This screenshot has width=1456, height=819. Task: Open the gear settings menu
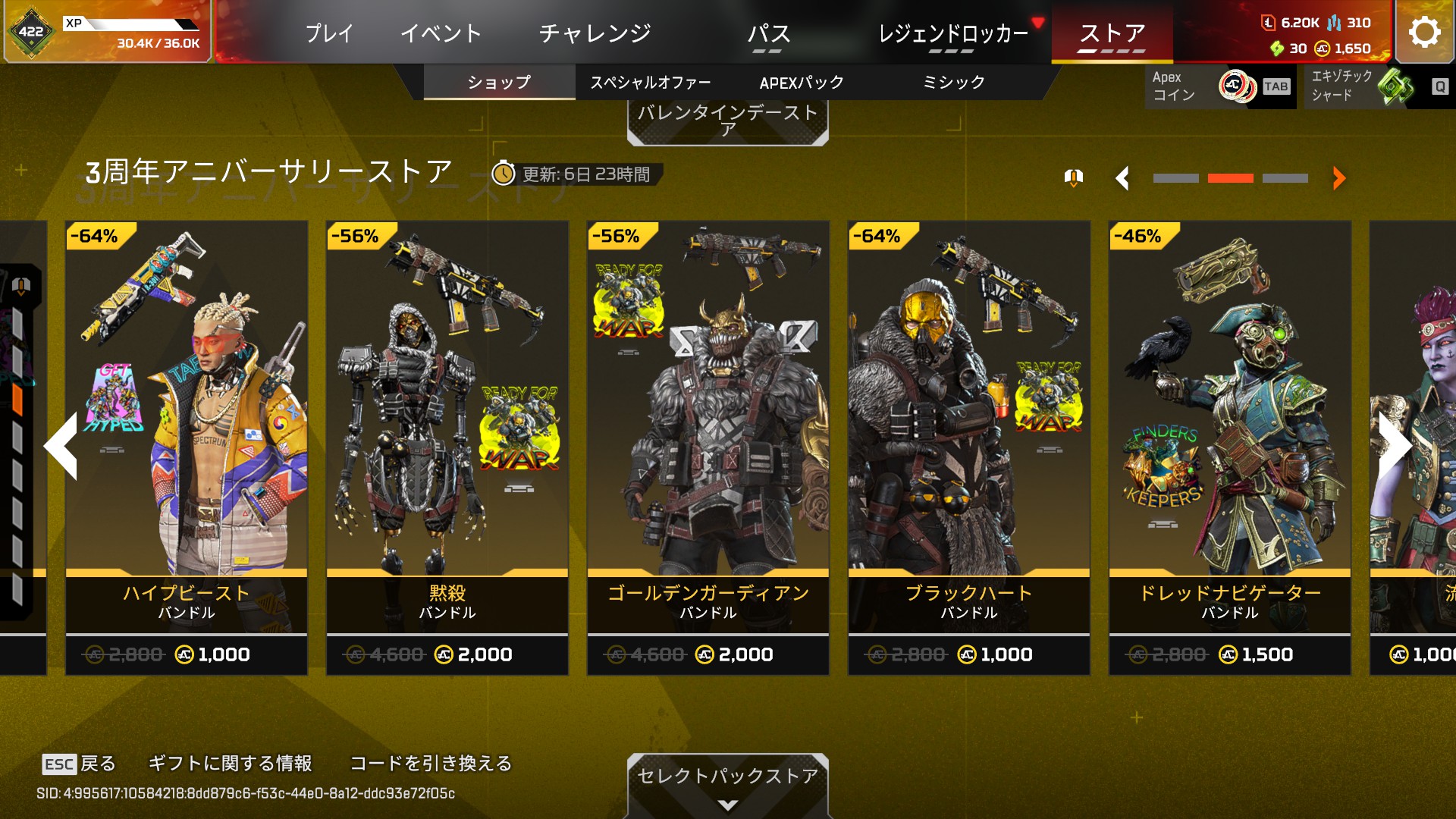click(x=1424, y=33)
